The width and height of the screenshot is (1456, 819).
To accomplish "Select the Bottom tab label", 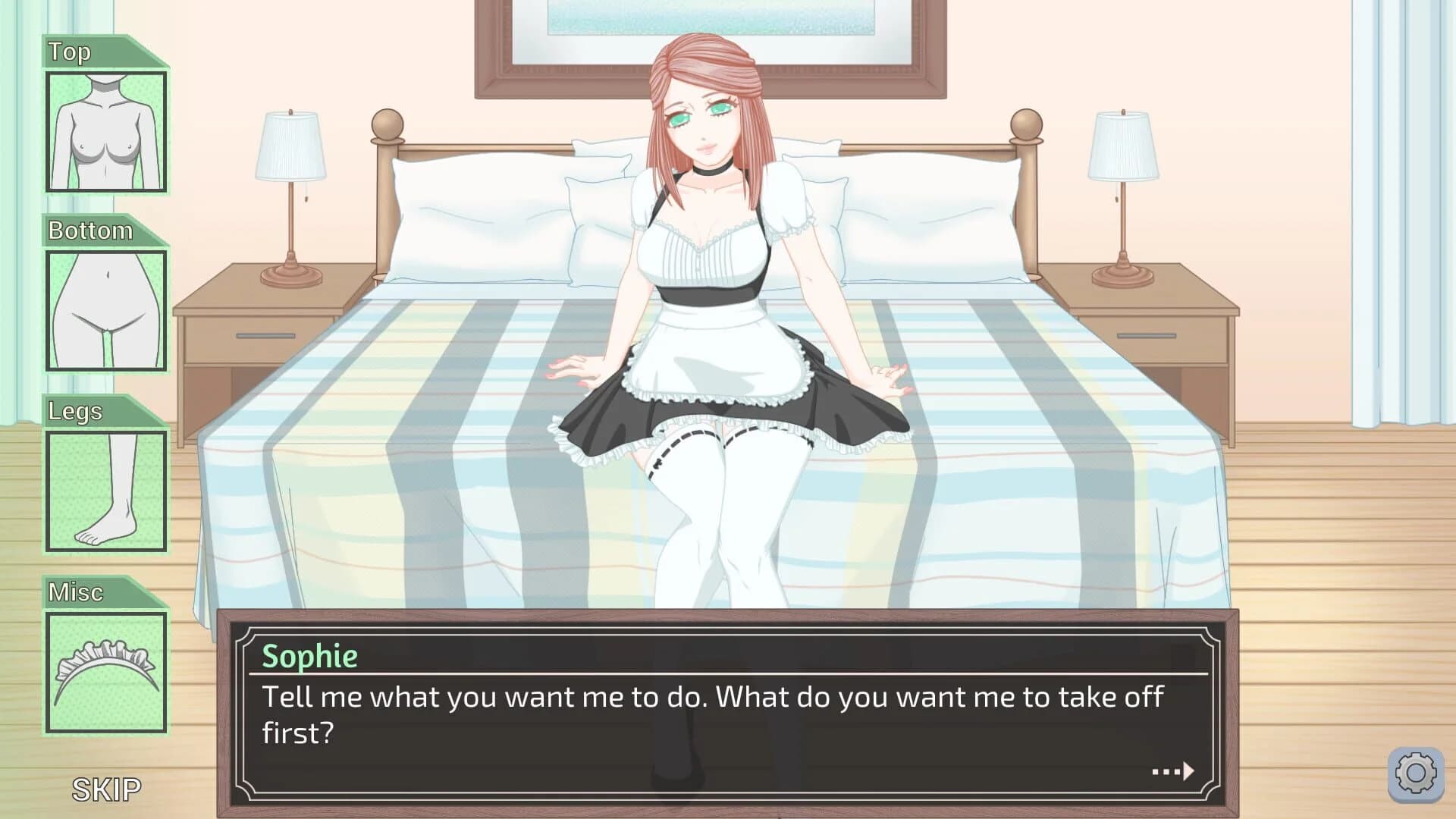I will pos(89,231).
